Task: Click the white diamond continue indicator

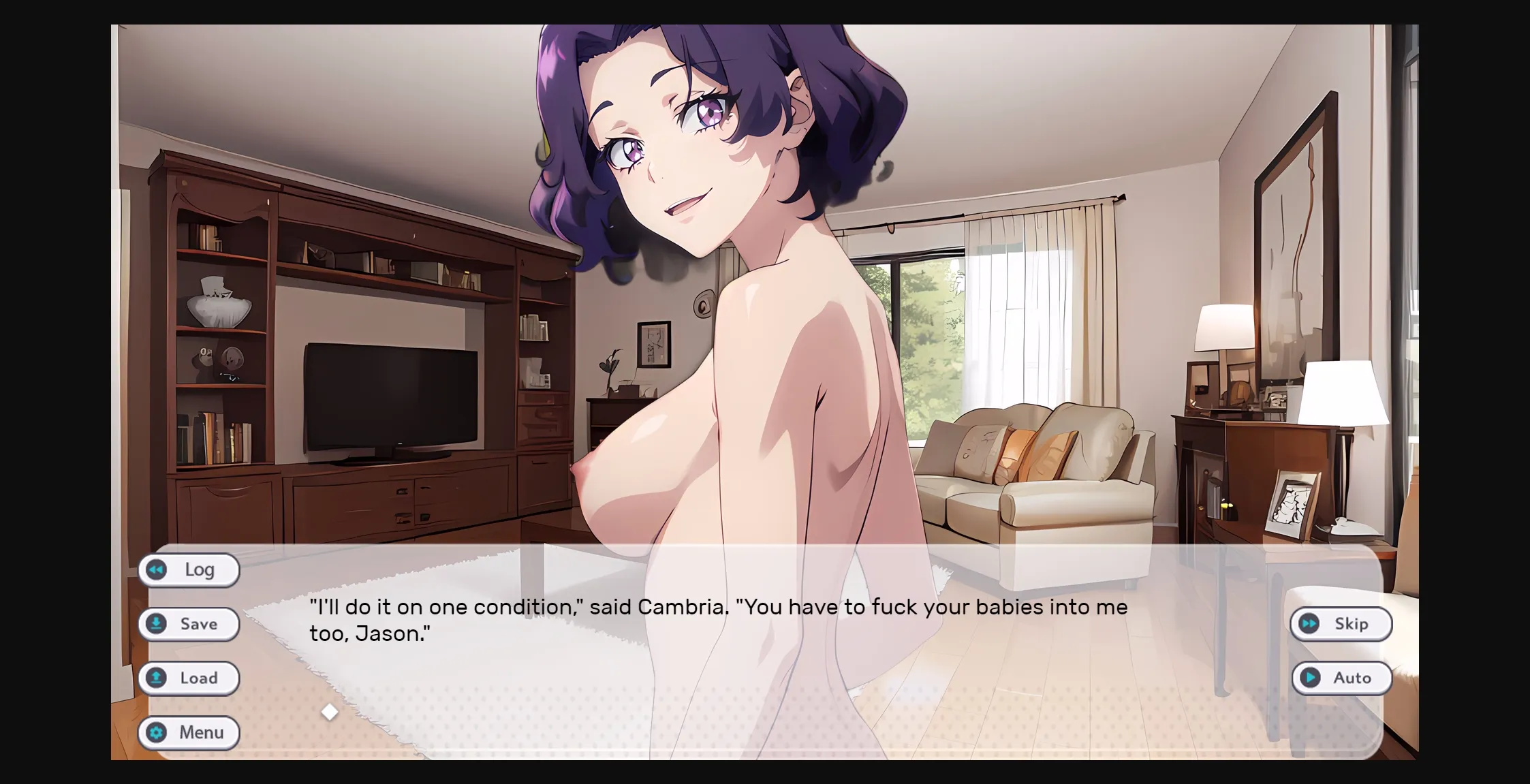Action: tap(331, 711)
